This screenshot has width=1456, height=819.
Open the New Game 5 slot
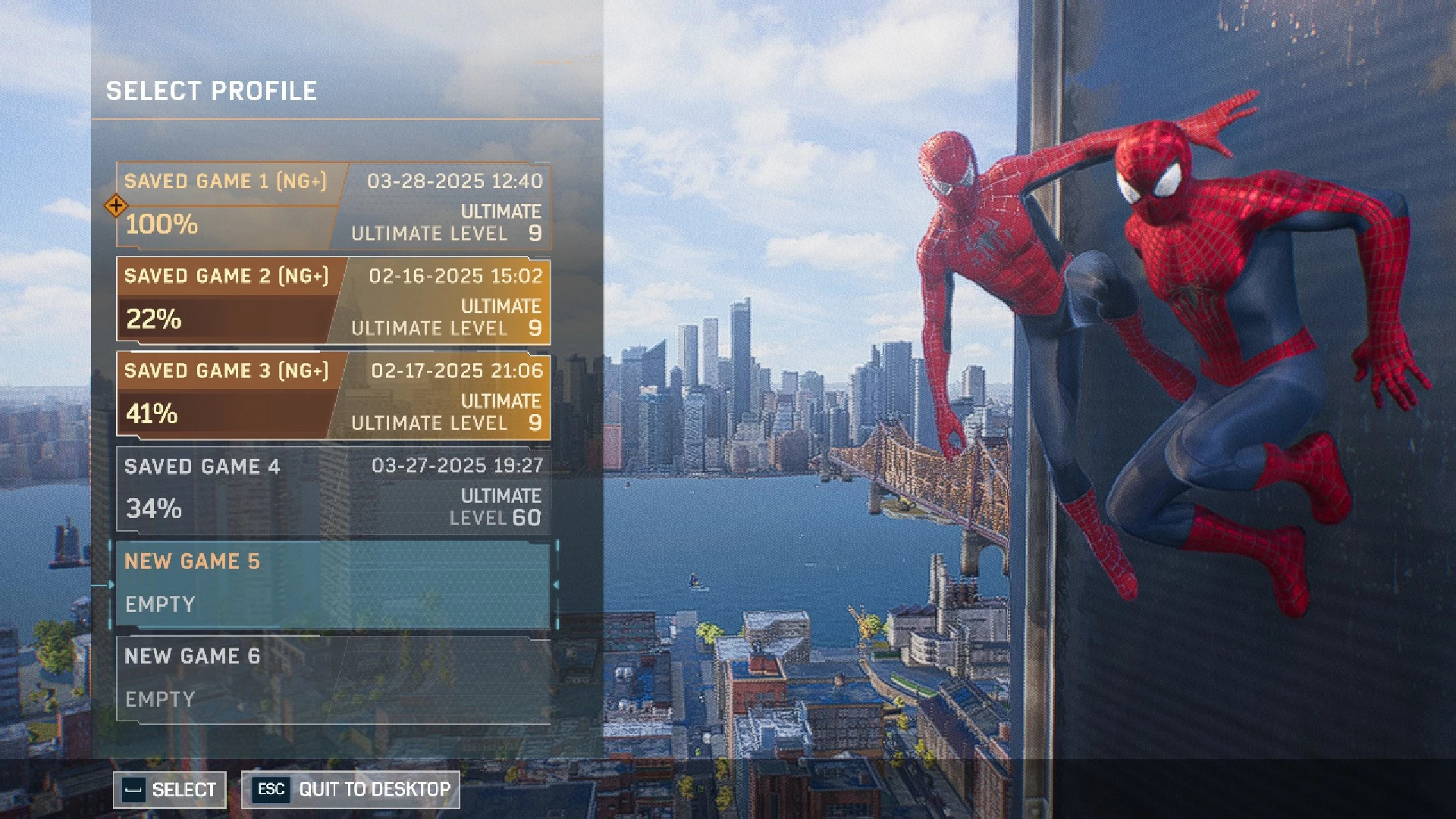pos(334,584)
